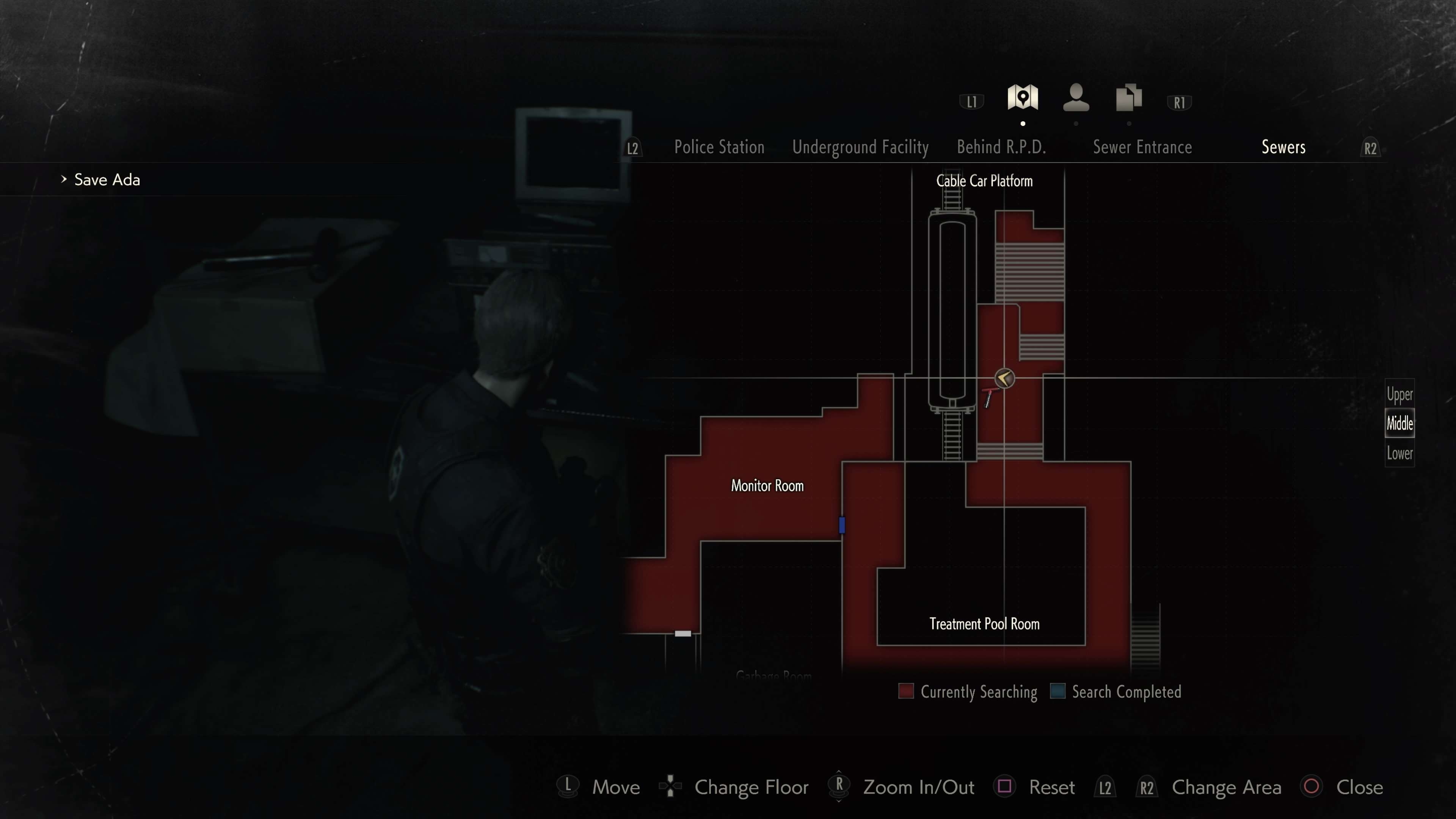
Task: Choose the Sewers area tab
Action: click(x=1283, y=147)
